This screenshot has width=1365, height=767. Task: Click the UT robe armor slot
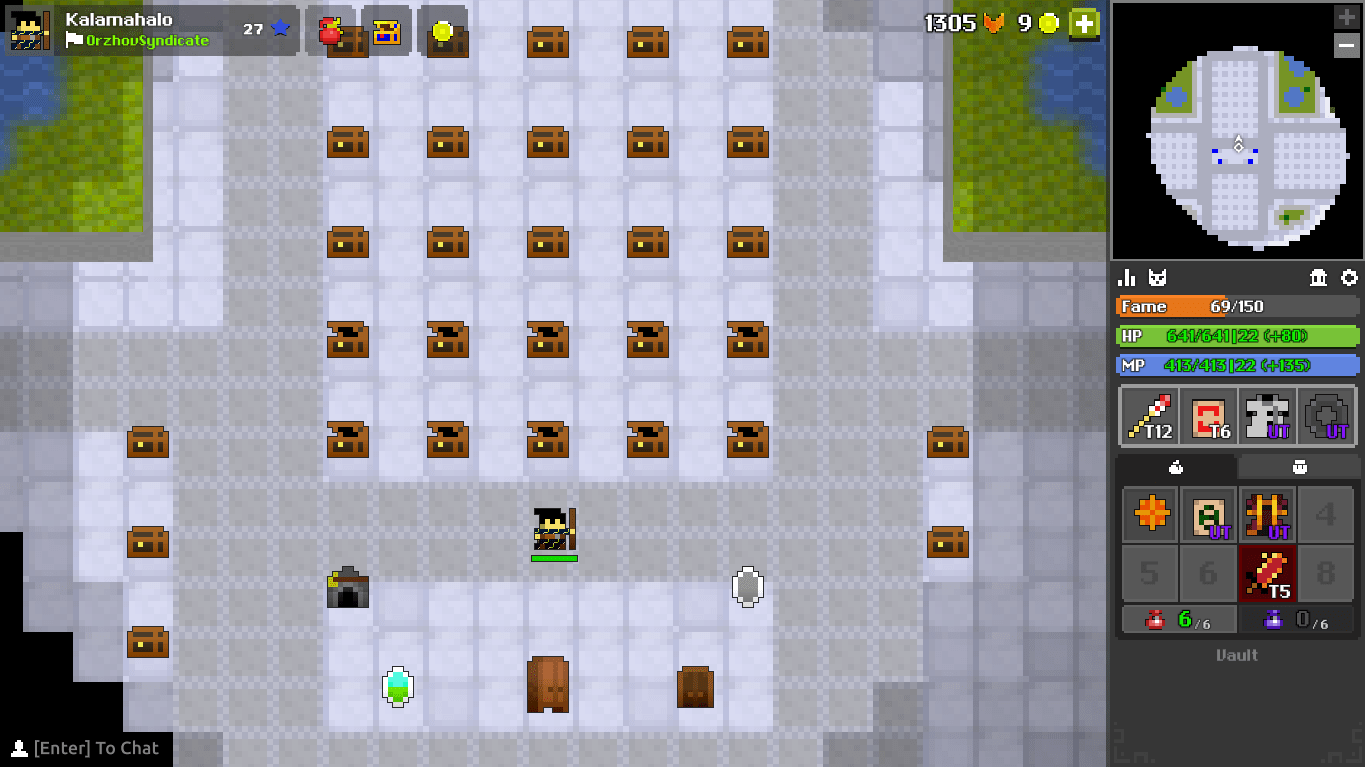(x=1267, y=416)
